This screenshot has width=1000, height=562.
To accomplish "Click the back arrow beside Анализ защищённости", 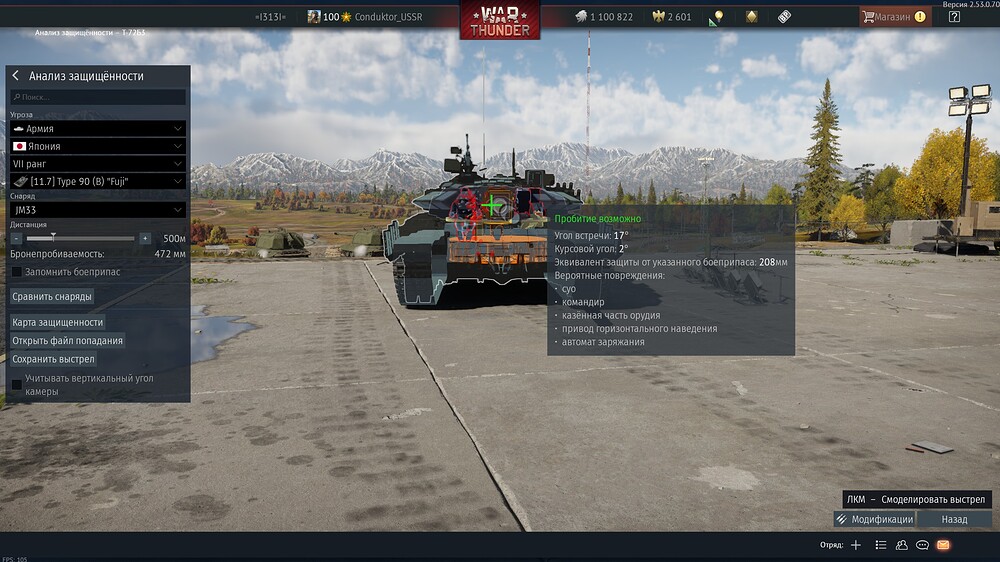I will (16, 76).
